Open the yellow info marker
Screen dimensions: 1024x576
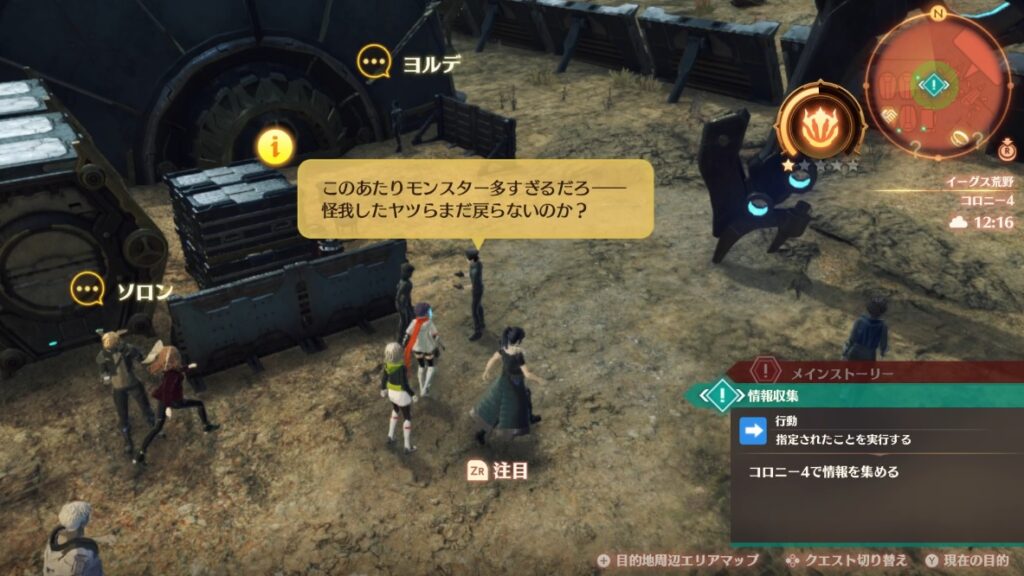click(273, 146)
